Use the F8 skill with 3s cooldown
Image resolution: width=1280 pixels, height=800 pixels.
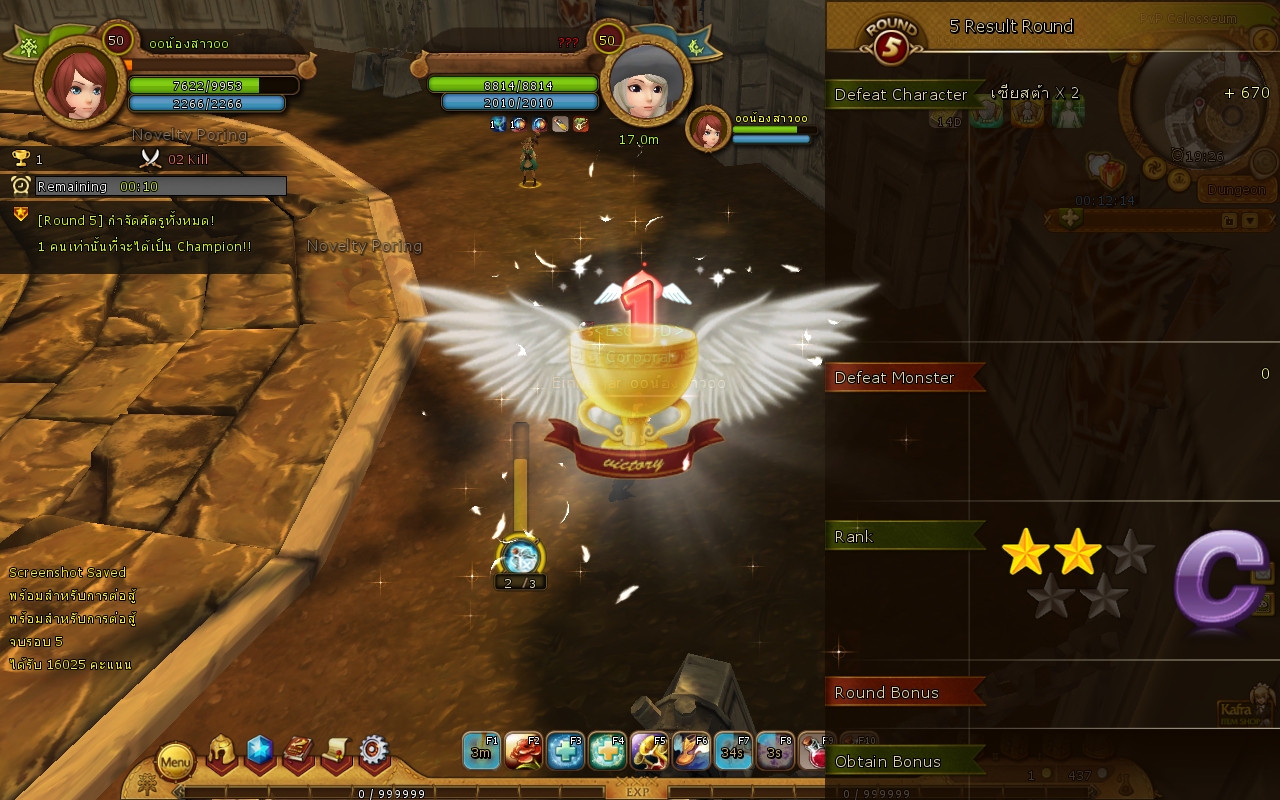pos(775,750)
